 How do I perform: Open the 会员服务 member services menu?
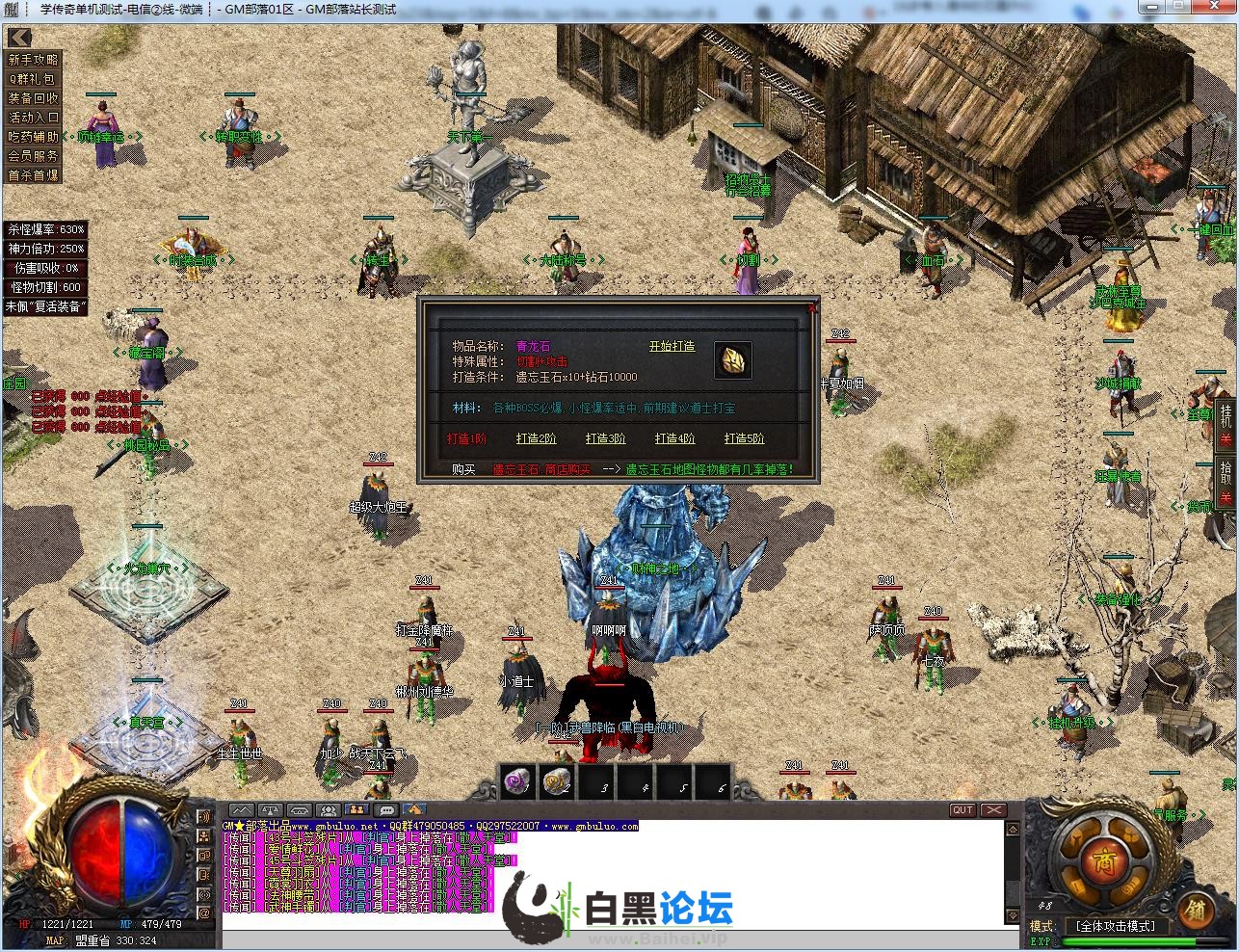34,156
